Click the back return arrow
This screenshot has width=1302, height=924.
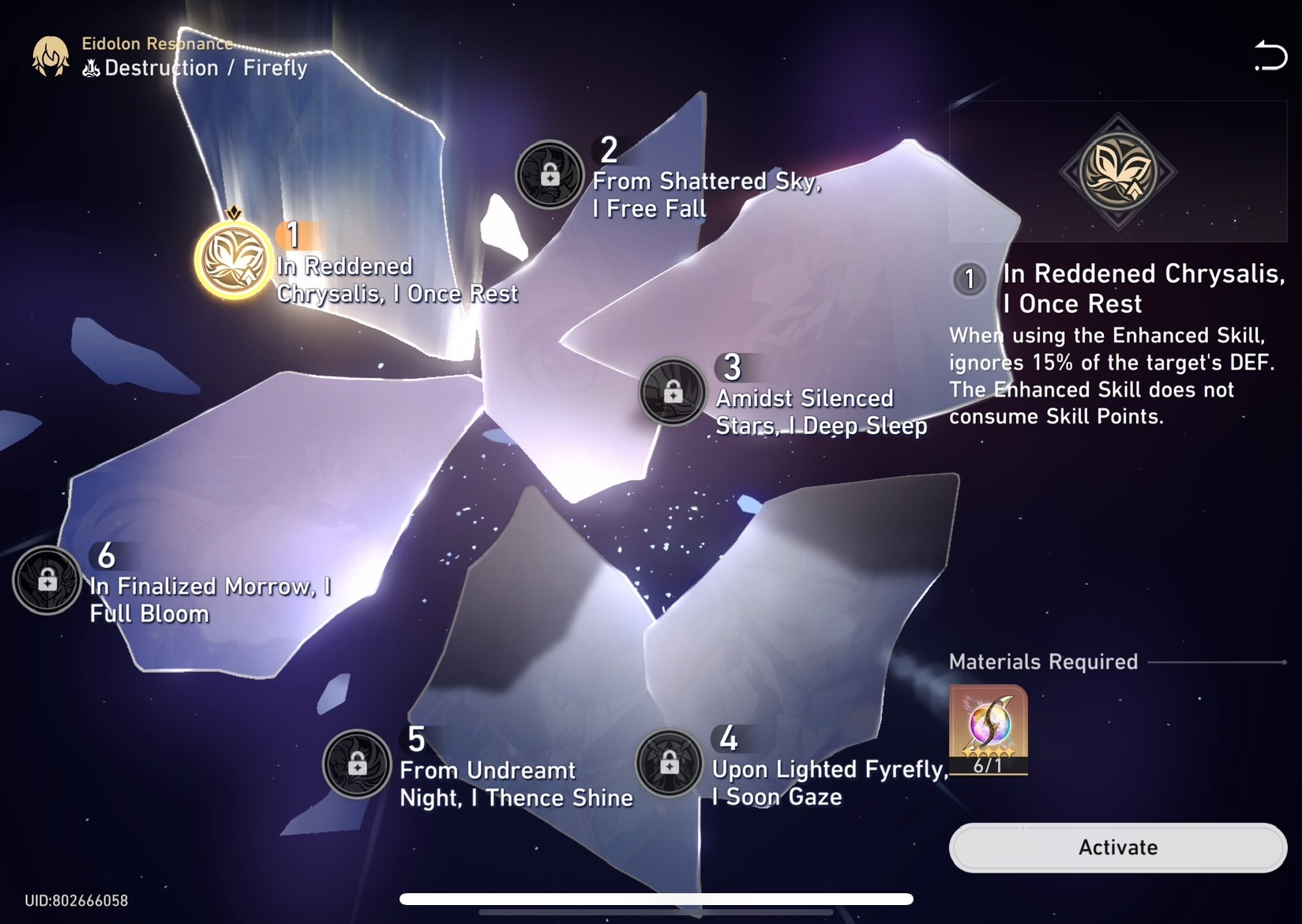pyautogui.click(x=1270, y=55)
